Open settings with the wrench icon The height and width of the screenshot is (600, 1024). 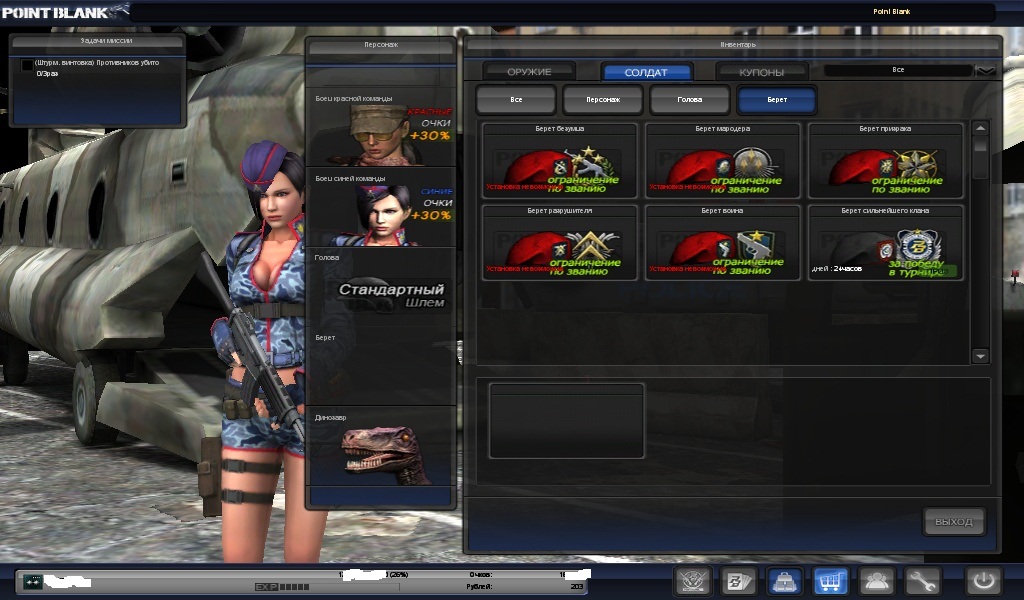[923, 581]
